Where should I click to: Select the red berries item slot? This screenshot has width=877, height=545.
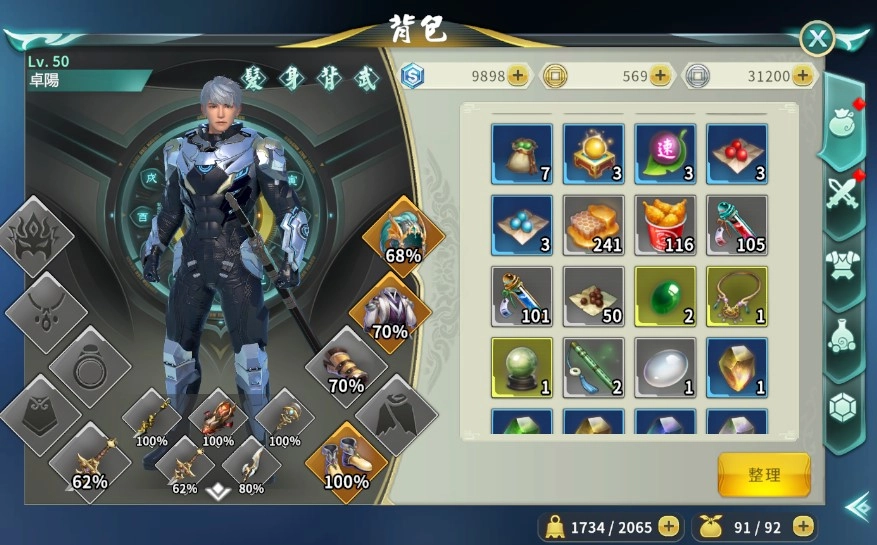(737, 153)
